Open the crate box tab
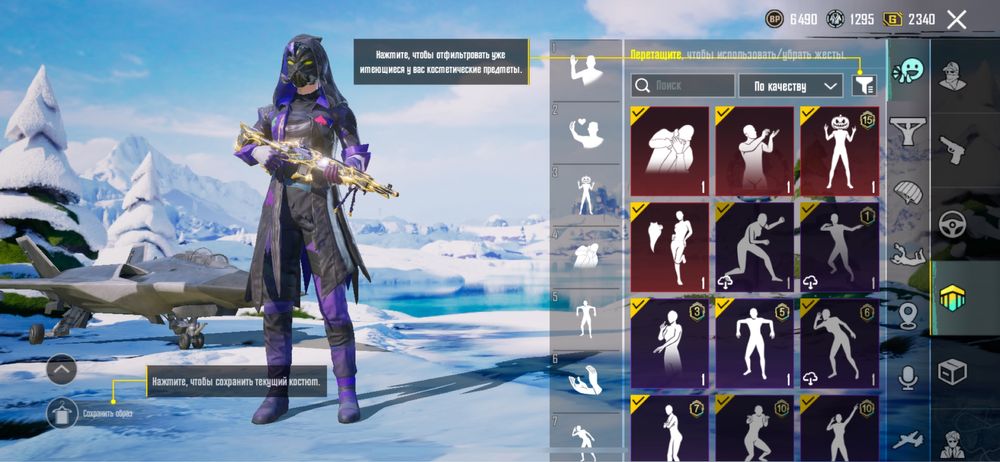 coord(952,372)
